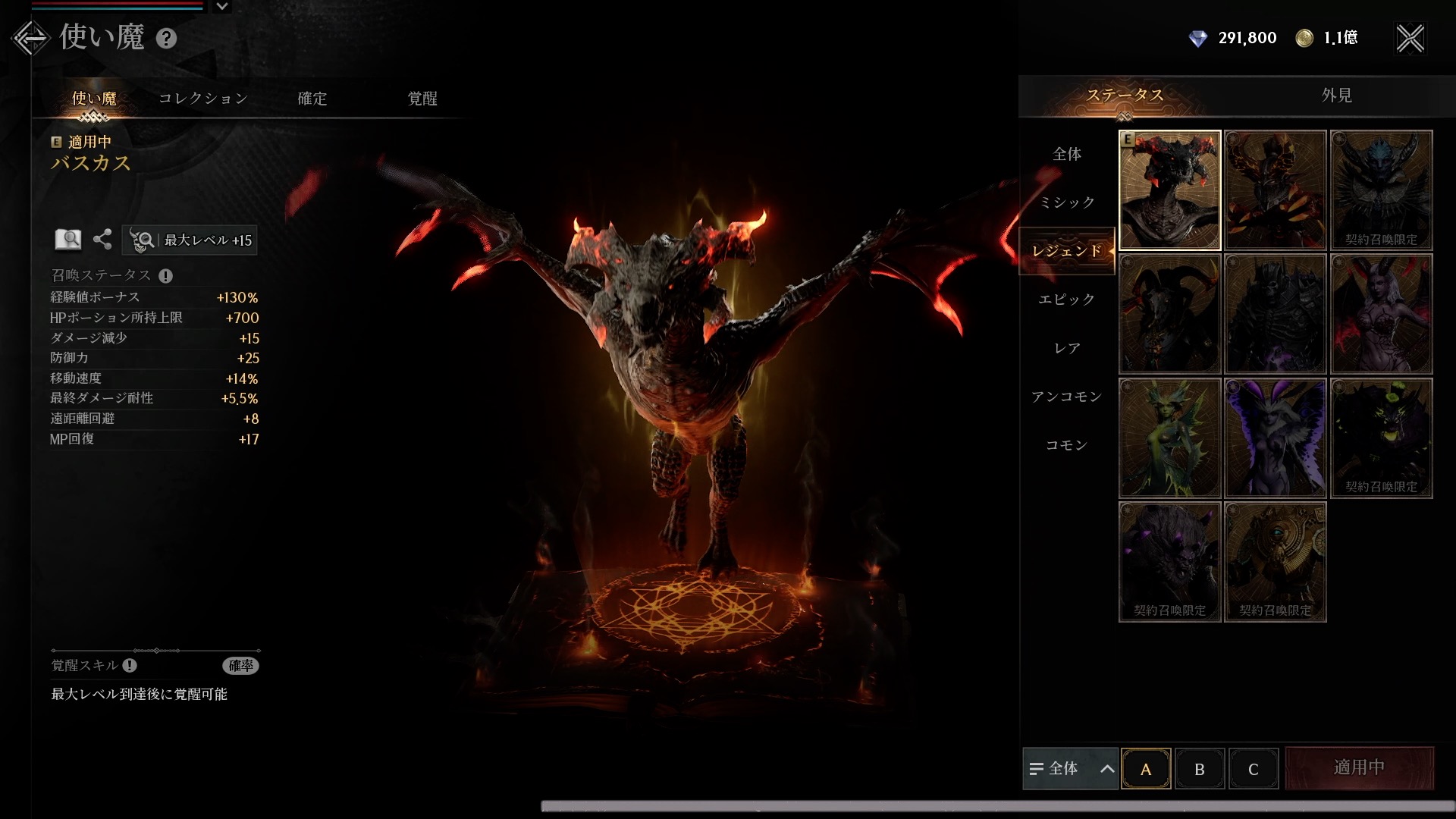Image resolution: width=1456 pixels, height=819 pixels.
Task: Open the 全体 sort dropdown
Action: point(1070,769)
